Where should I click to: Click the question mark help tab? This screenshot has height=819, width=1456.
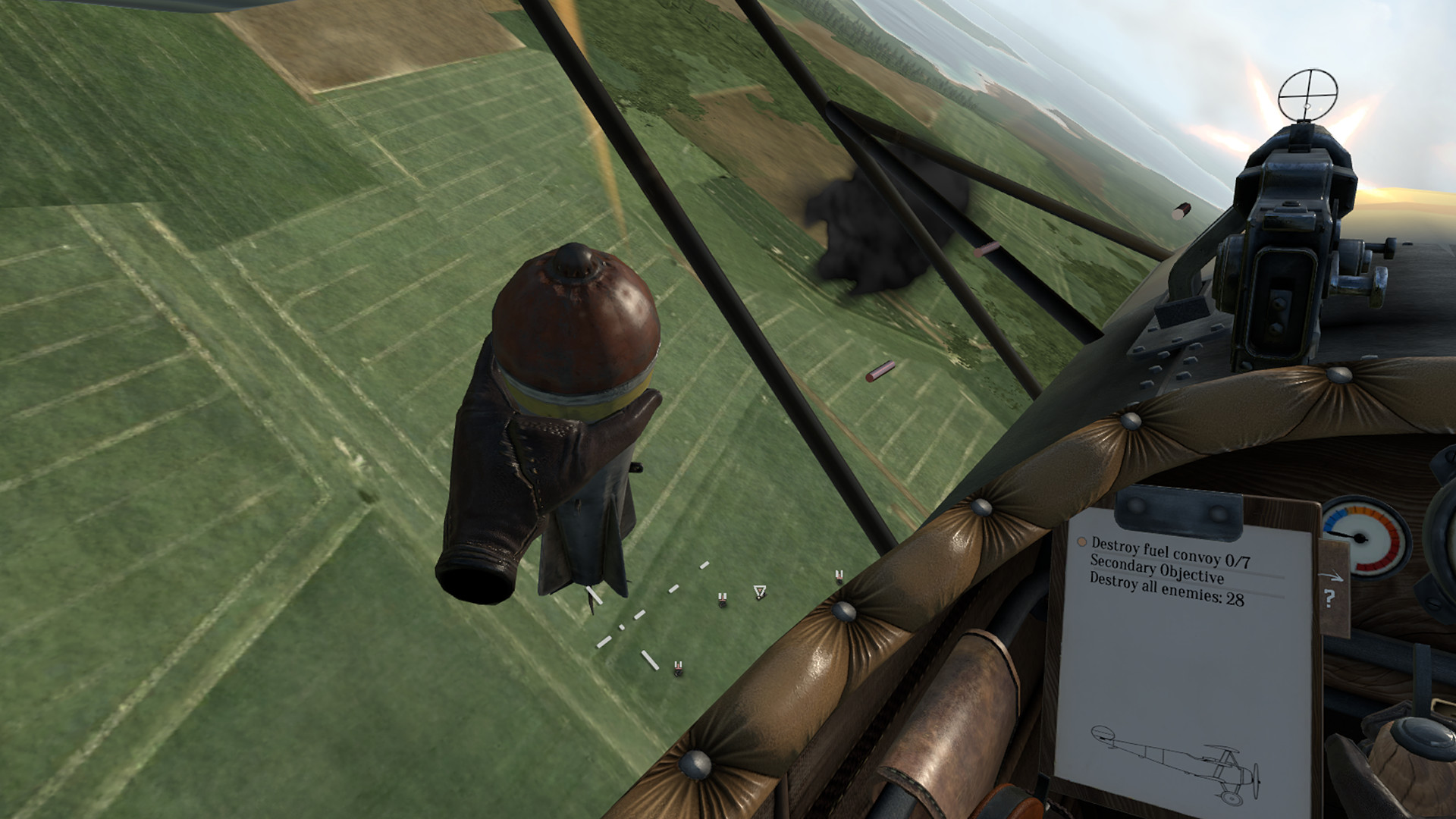pyautogui.click(x=1329, y=598)
